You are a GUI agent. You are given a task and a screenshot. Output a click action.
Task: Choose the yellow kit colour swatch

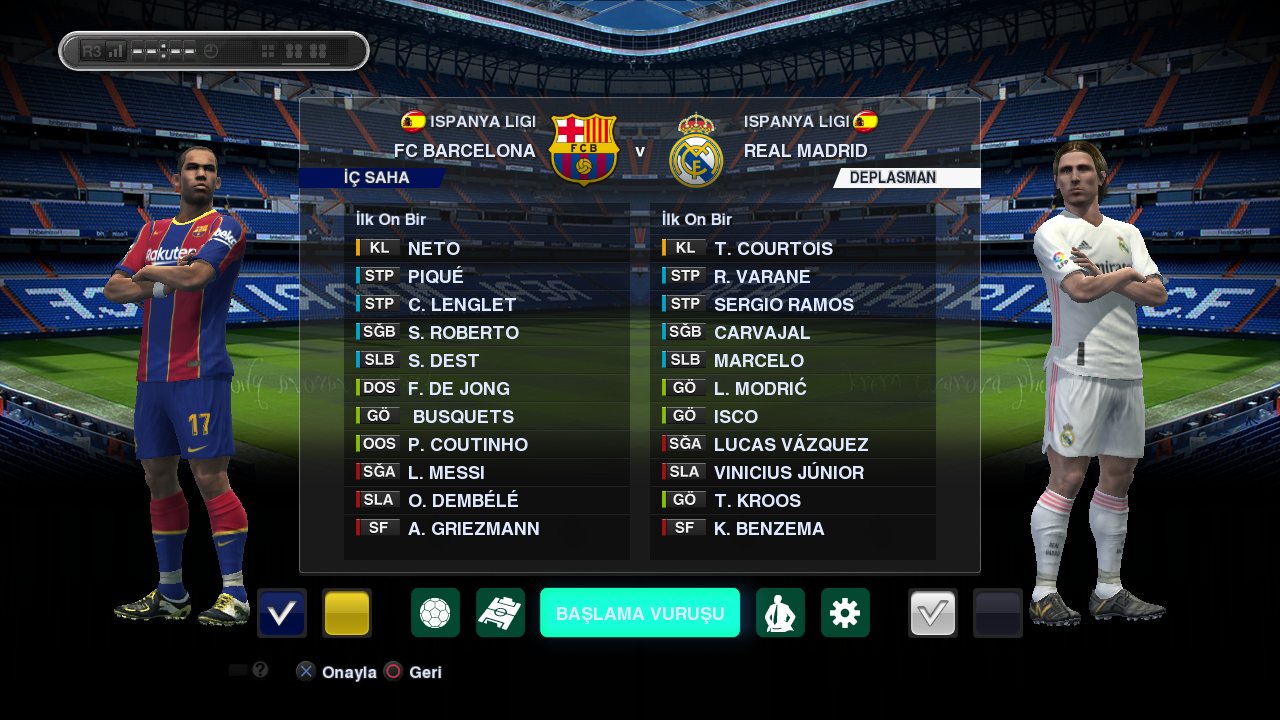pos(347,613)
